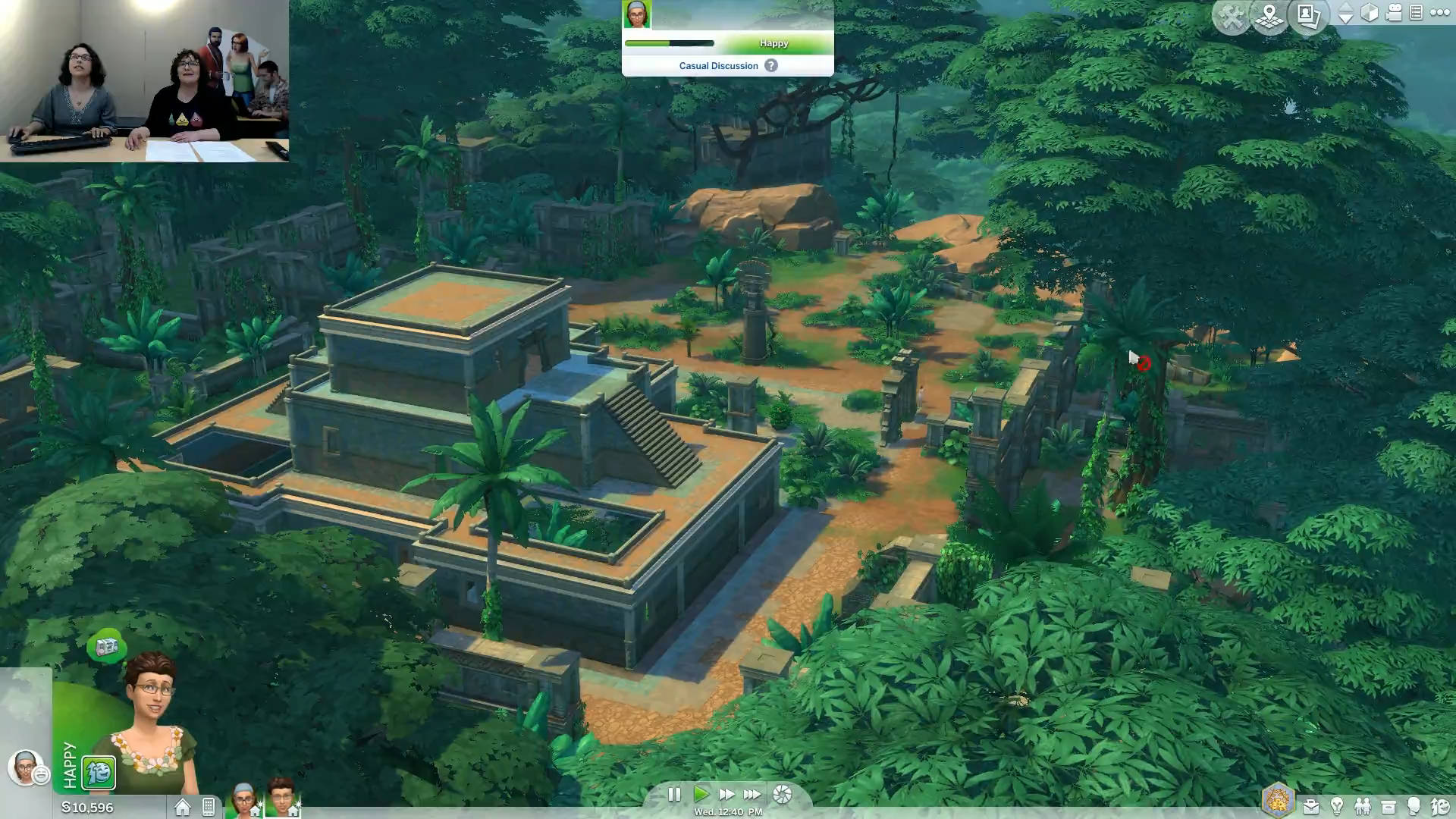This screenshot has height=819, width=1456.
Task: Pause the game with the pause button
Action: point(675,795)
